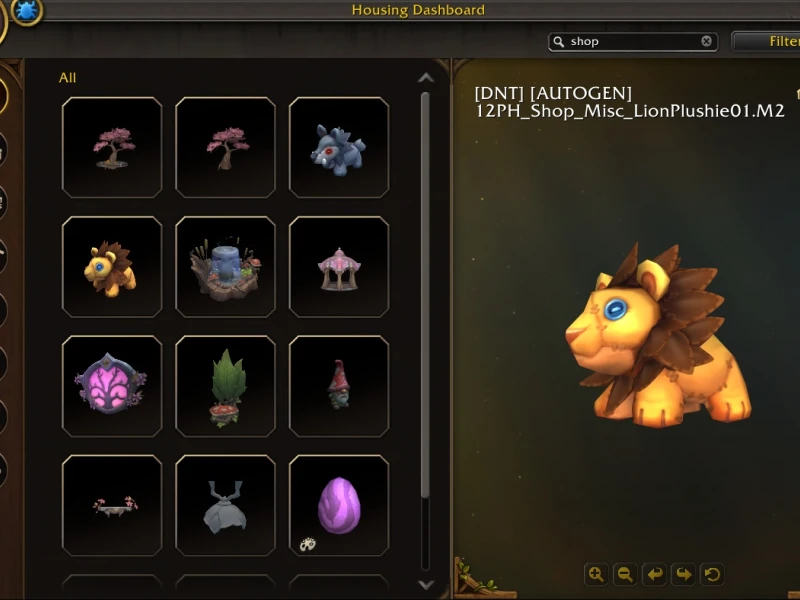Image resolution: width=800 pixels, height=600 pixels.
Task: Rotate the preview model right
Action: [x=683, y=574]
